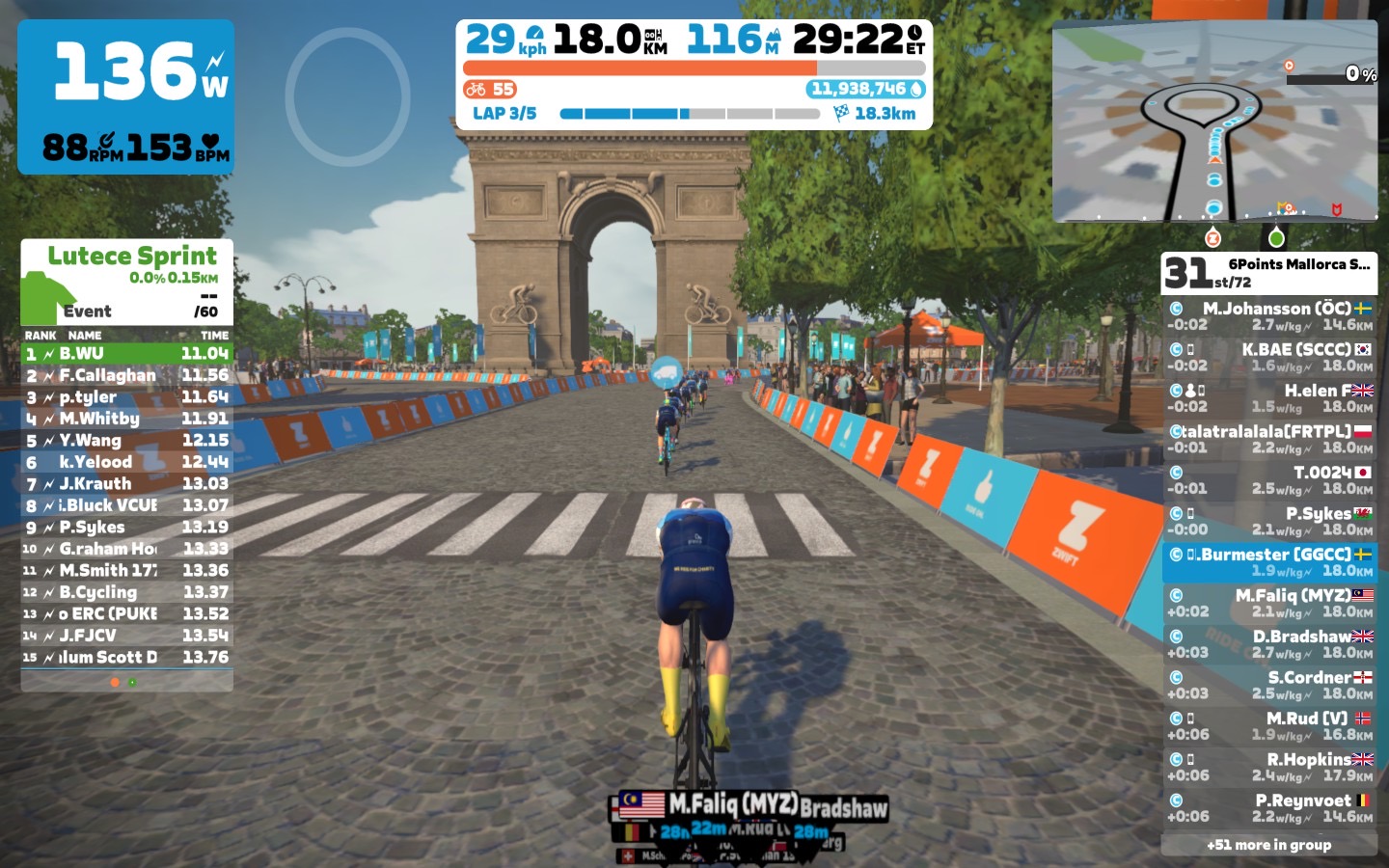
Task: Switch leaderboard page using the green dot
Action: (132, 682)
